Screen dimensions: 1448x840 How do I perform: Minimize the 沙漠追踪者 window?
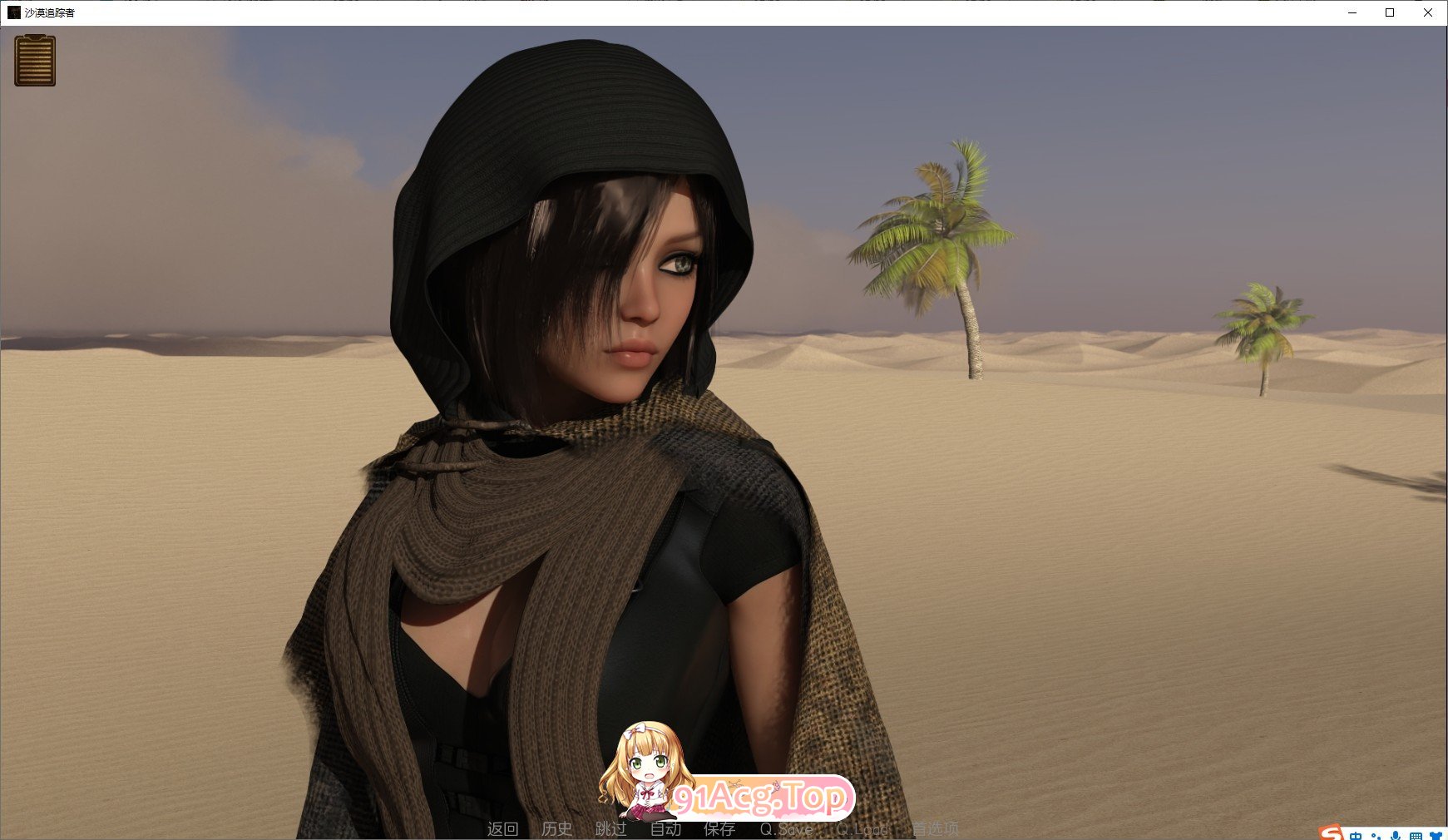[1352, 12]
